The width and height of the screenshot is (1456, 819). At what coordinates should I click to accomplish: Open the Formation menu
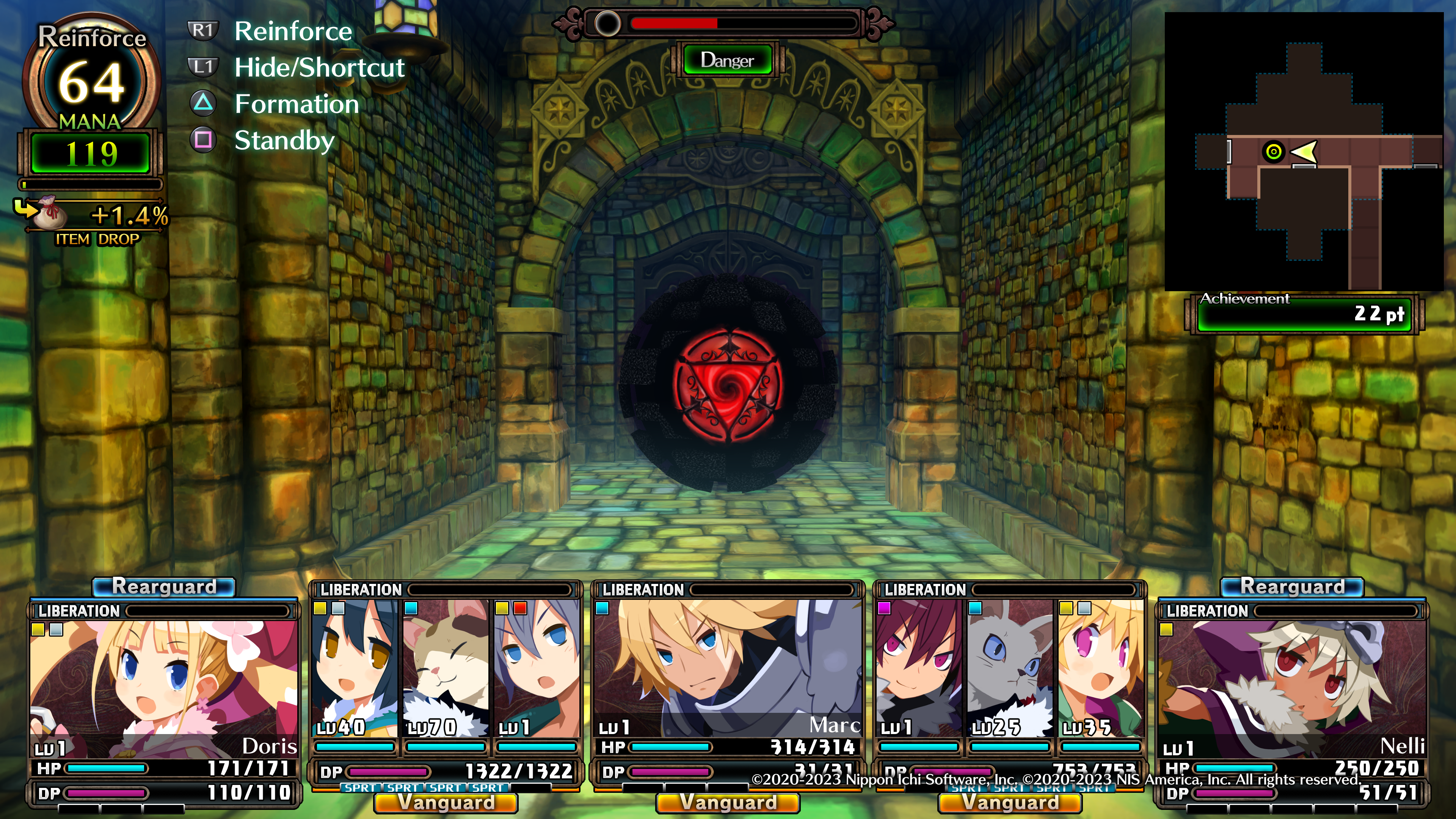tap(296, 104)
